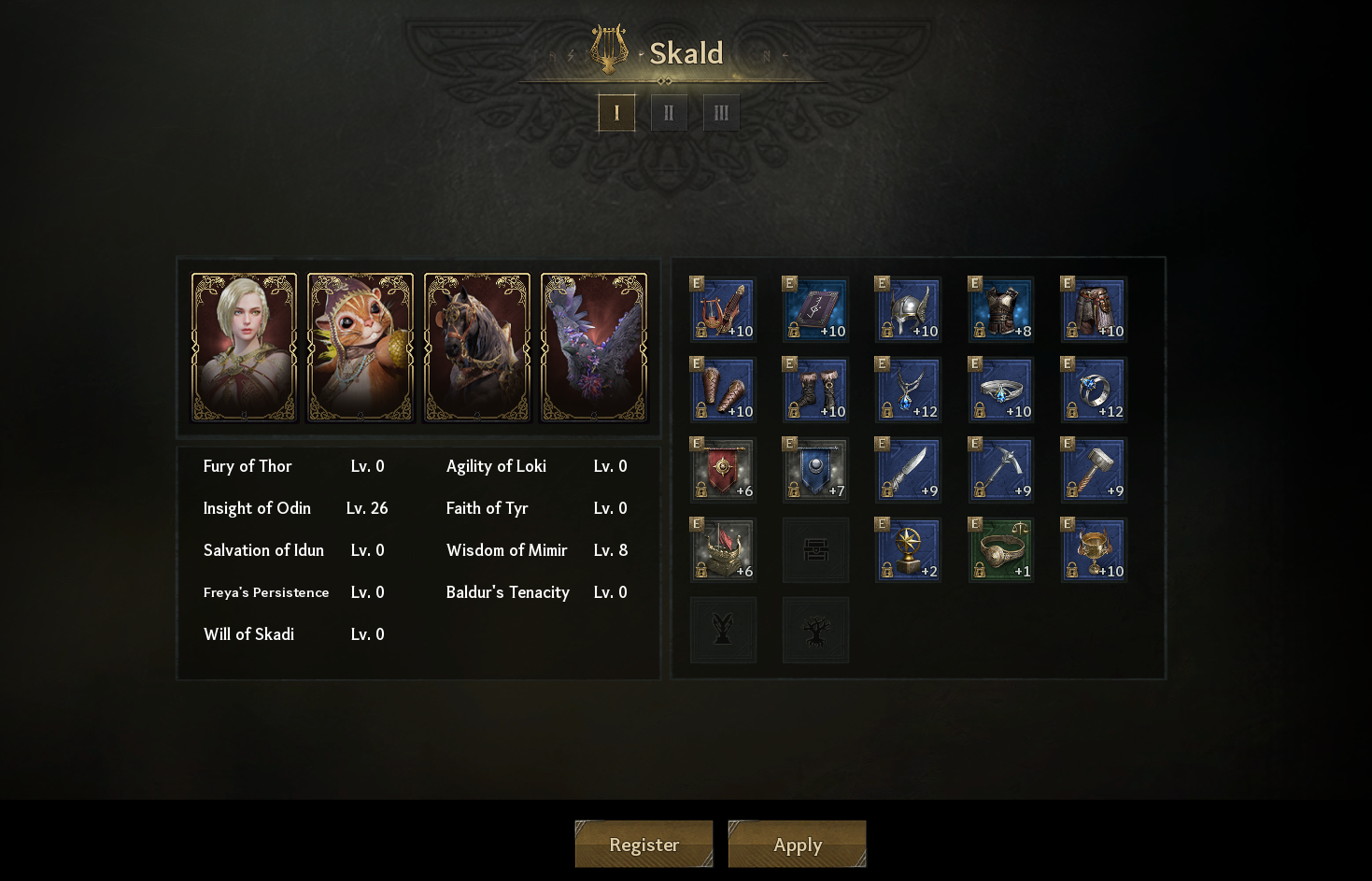This screenshot has height=881, width=1372.
Task: Apply the Skald preset
Action: tap(797, 845)
